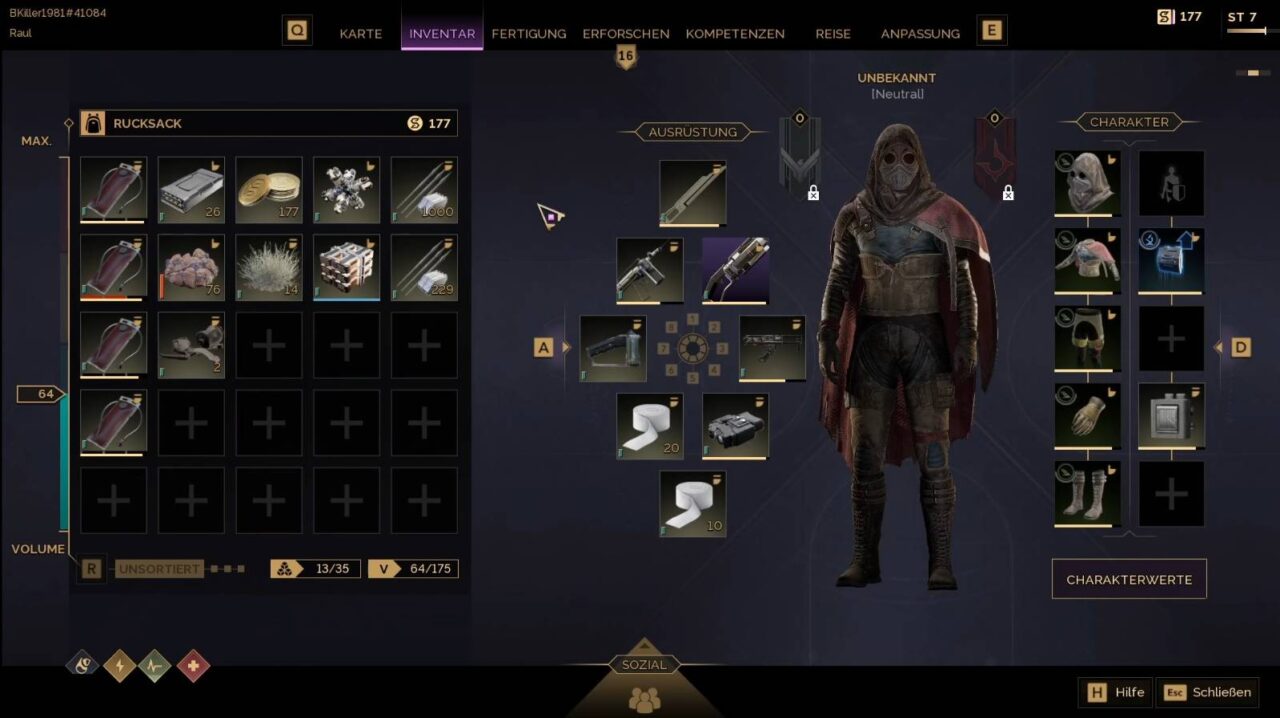Show the Kompetenzen tab
The image size is (1280, 718).
click(735, 33)
